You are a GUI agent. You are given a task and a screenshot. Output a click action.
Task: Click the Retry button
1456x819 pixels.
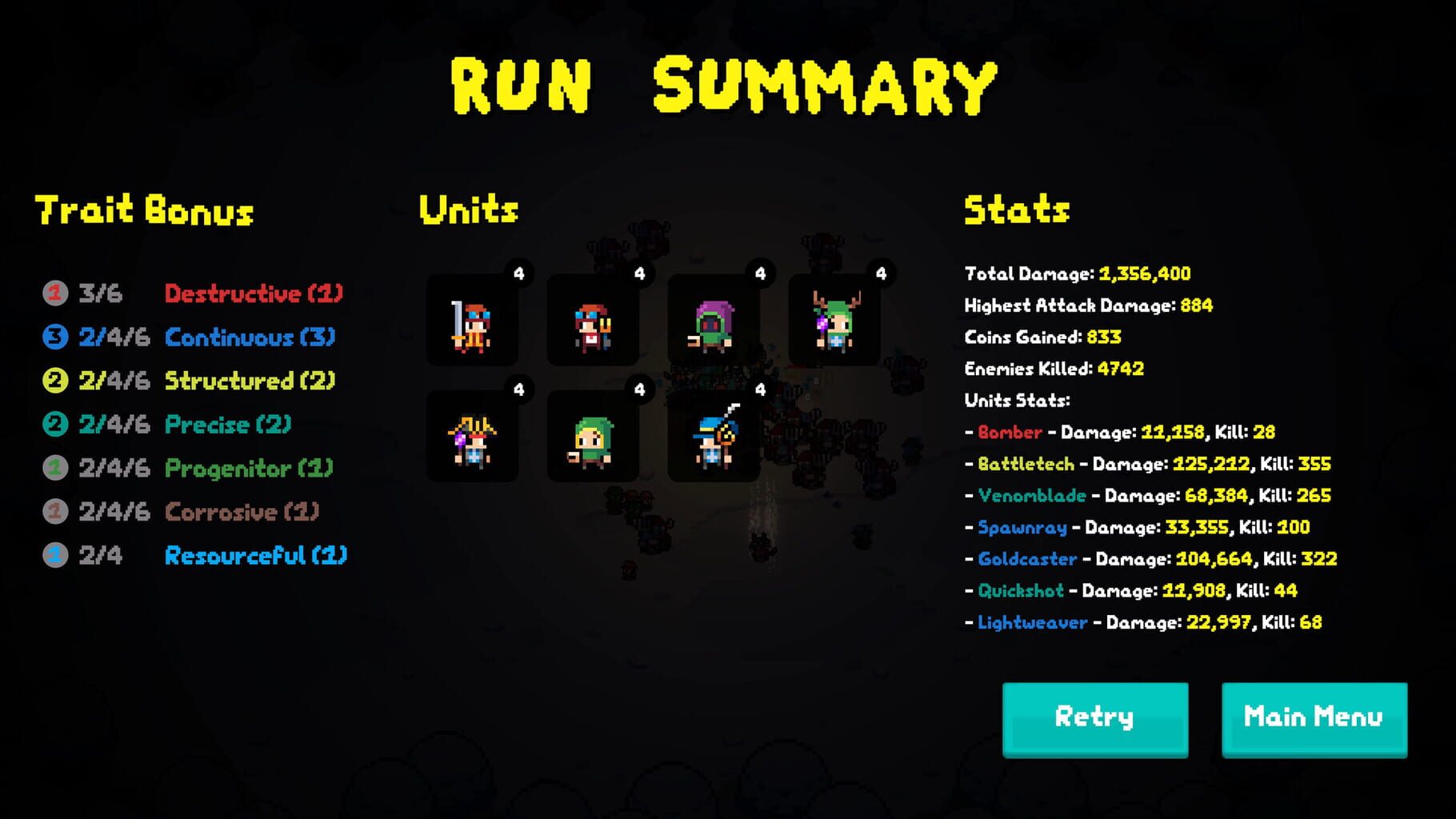[1094, 717]
